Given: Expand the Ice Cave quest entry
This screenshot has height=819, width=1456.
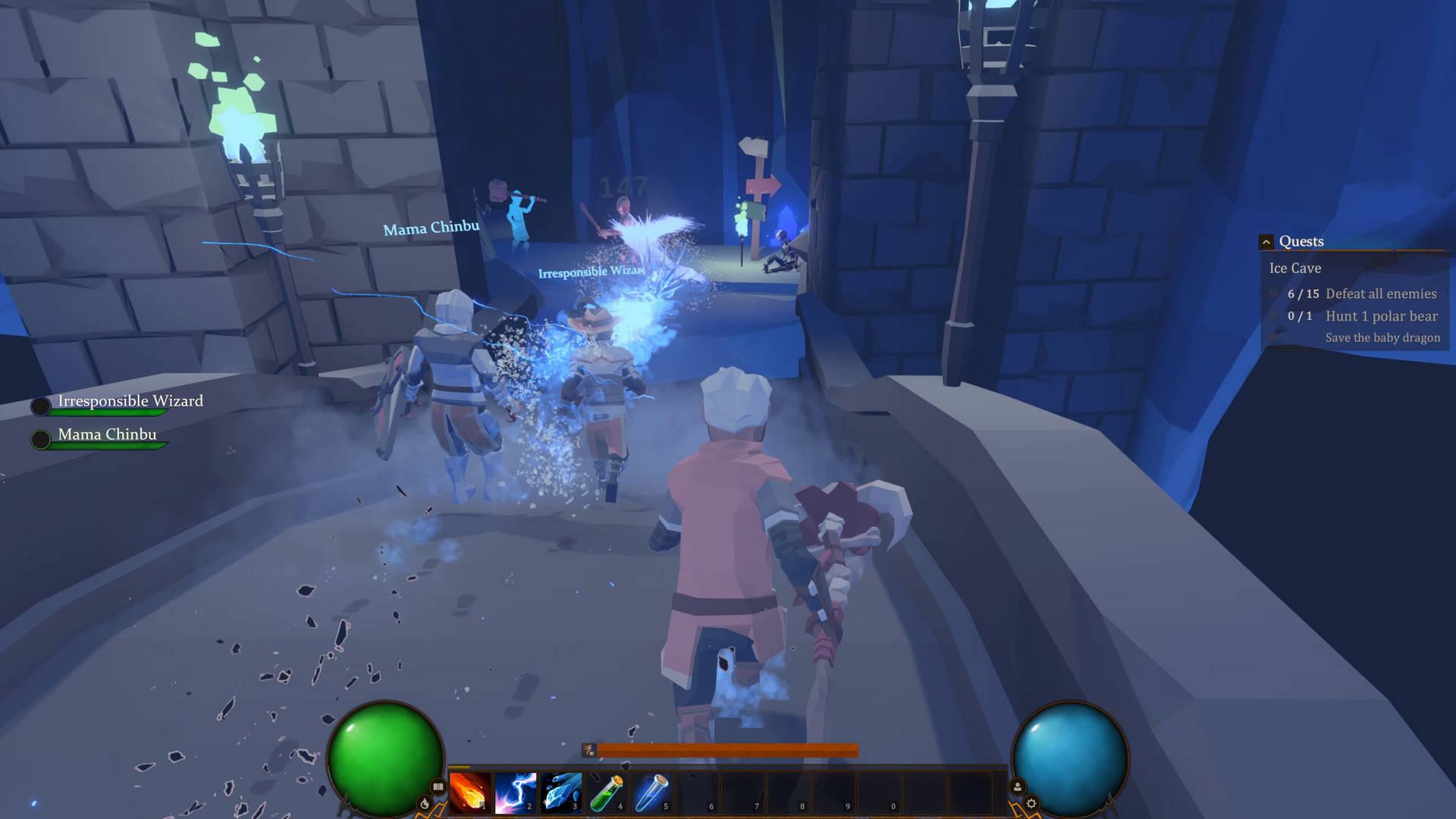Looking at the screenshot, I should pyautogui.click(x=1295, y=268).
